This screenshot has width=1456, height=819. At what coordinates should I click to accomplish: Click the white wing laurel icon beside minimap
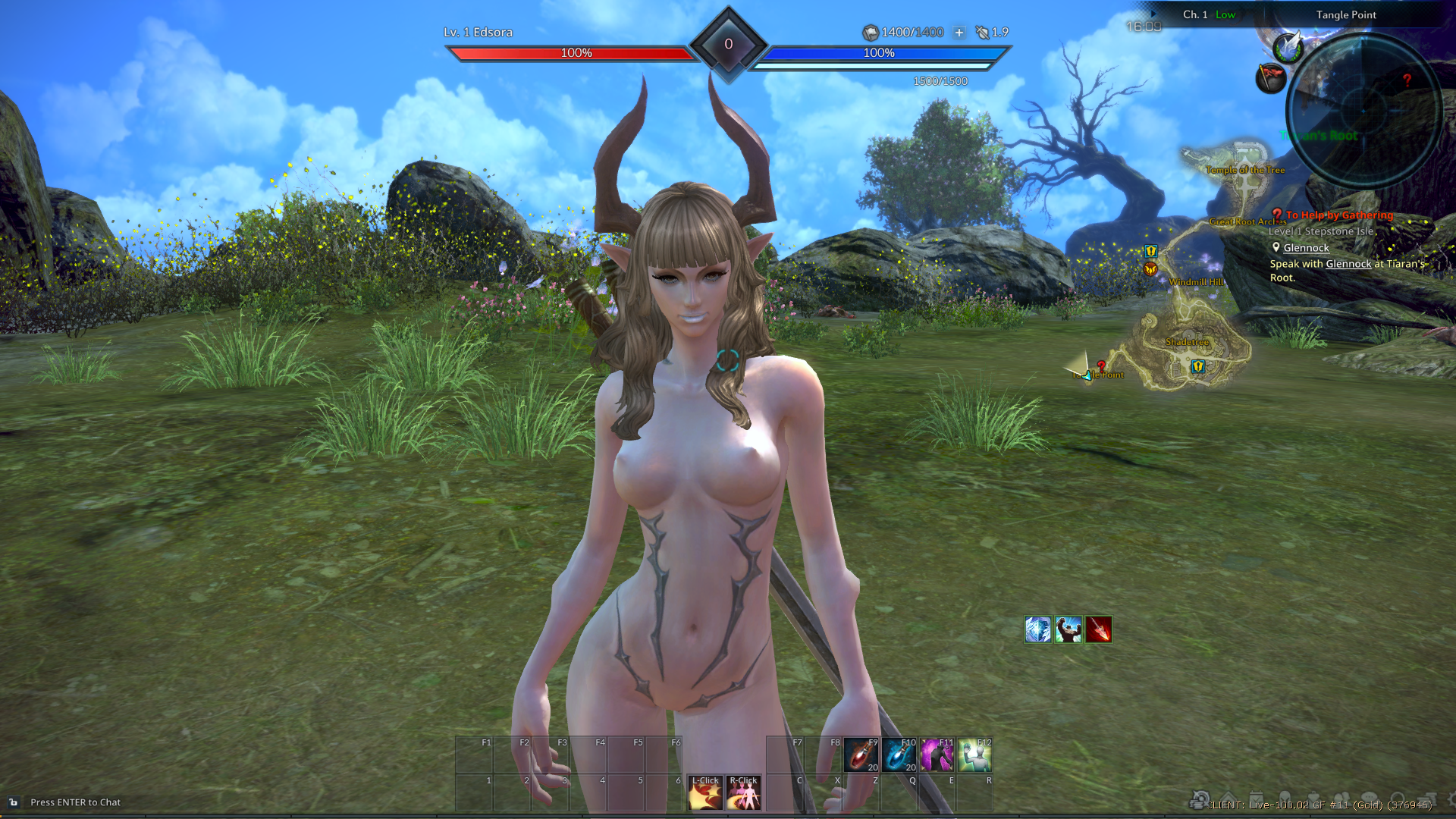(x=1288, y=48)
